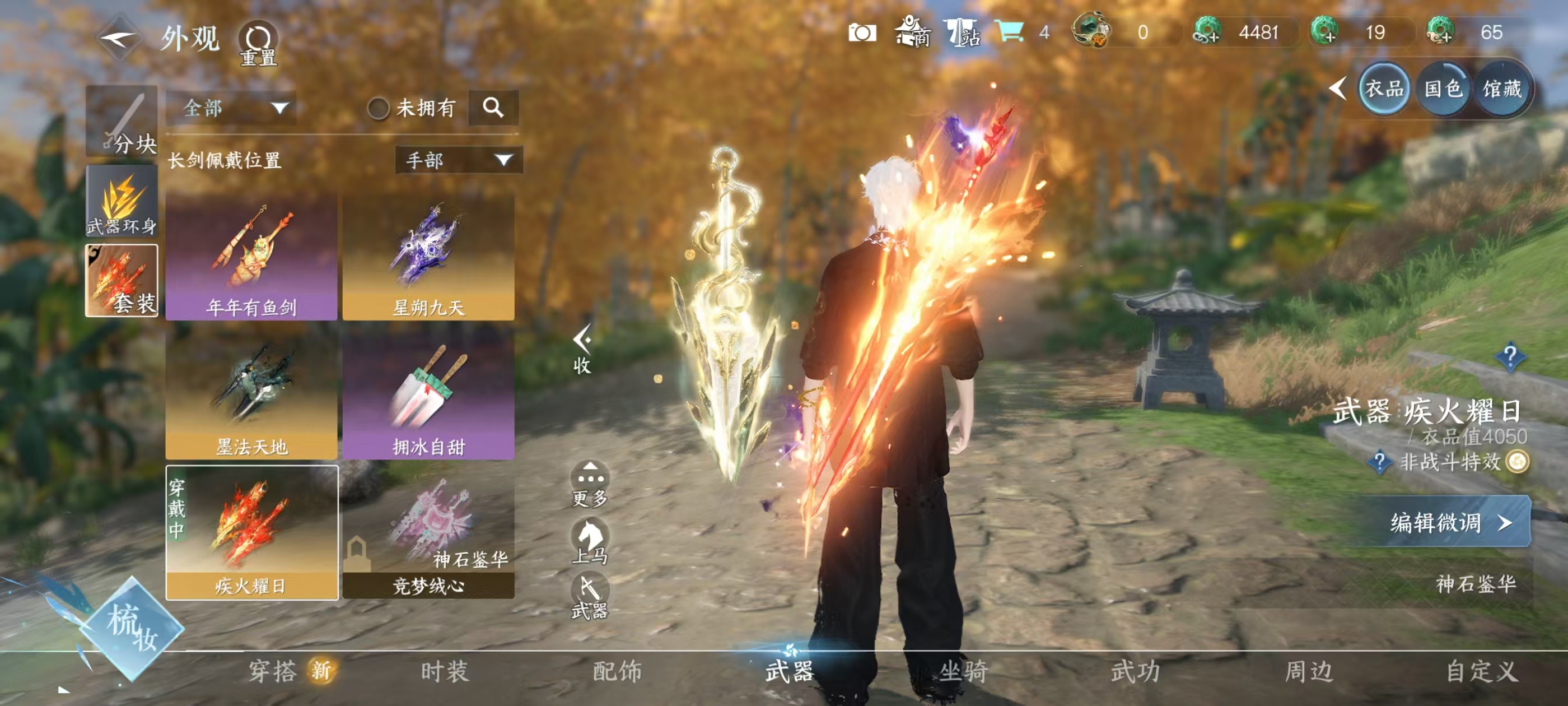Open the 全部 filter dropdown

tap(231, 109)
